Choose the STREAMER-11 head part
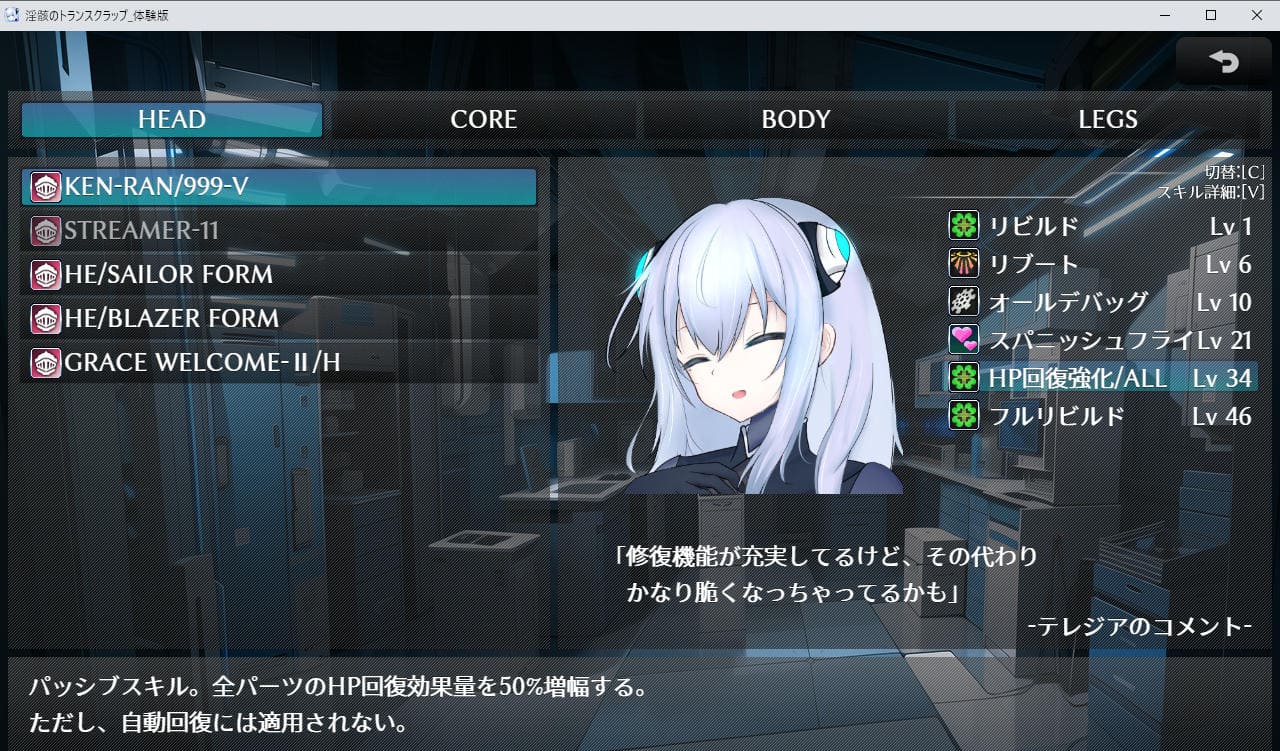This screenshot has height=751, width=1280. (x=279, y=231)
